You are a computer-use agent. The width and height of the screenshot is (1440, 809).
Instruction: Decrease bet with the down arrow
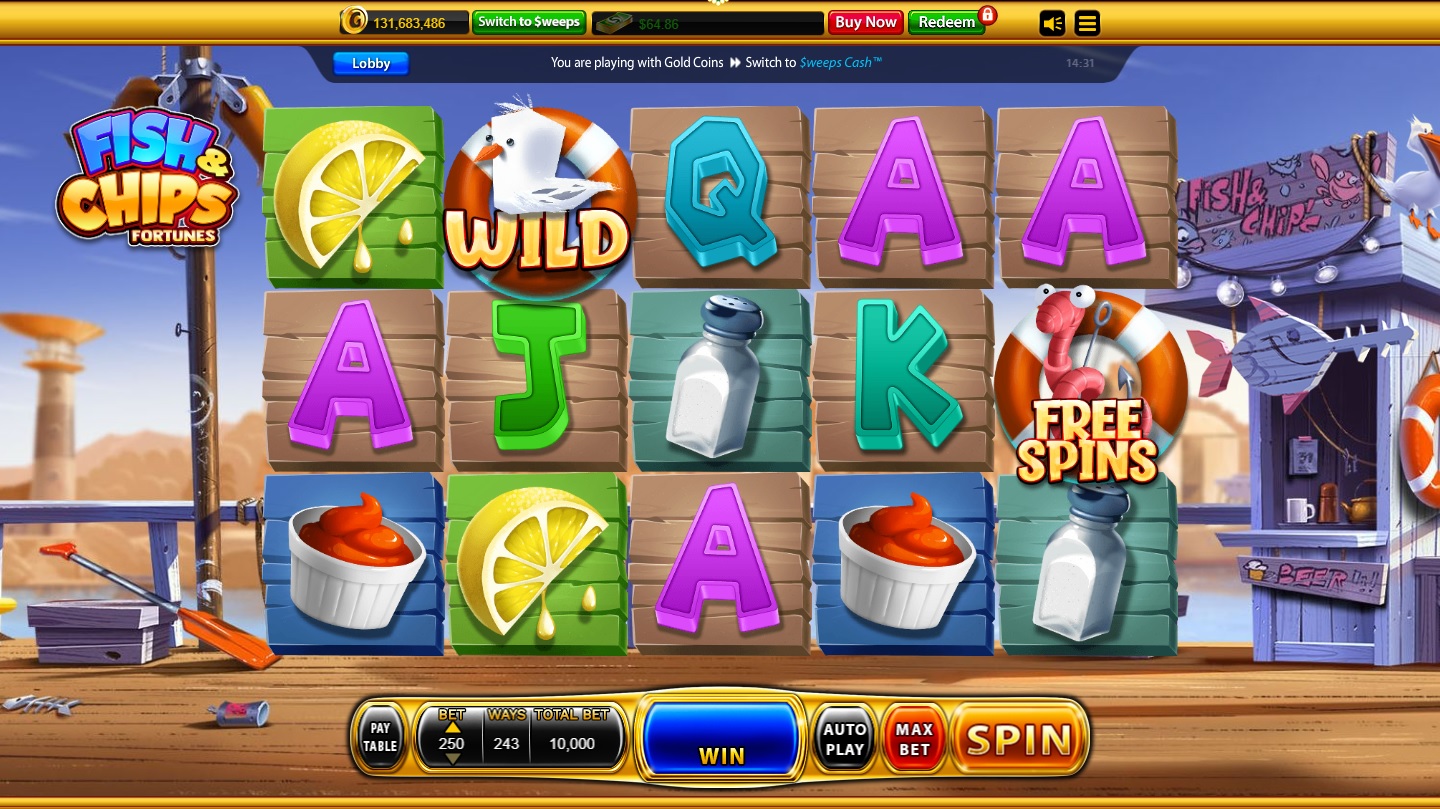point(452,756)
